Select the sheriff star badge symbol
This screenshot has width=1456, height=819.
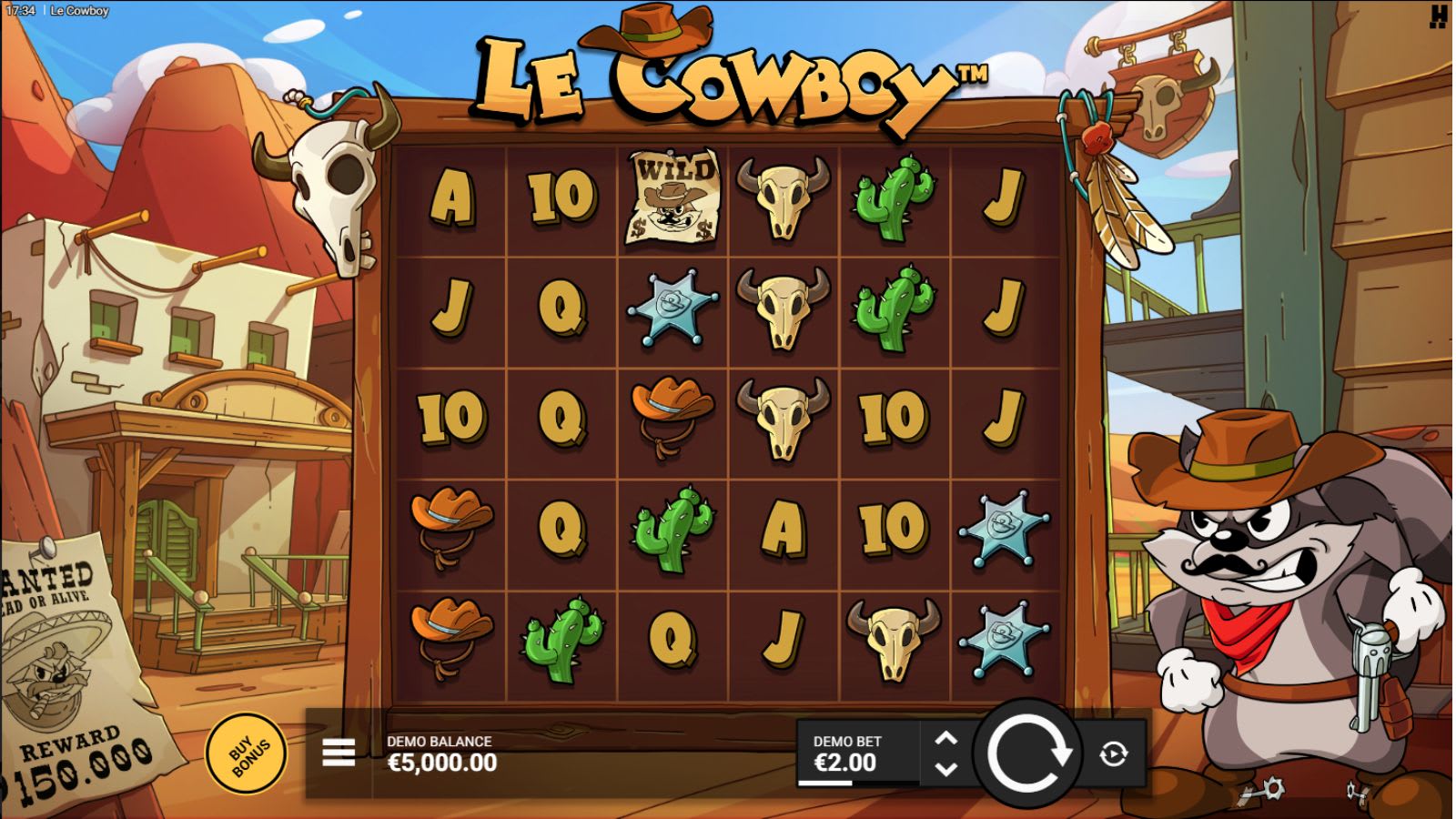coord(672,309)
